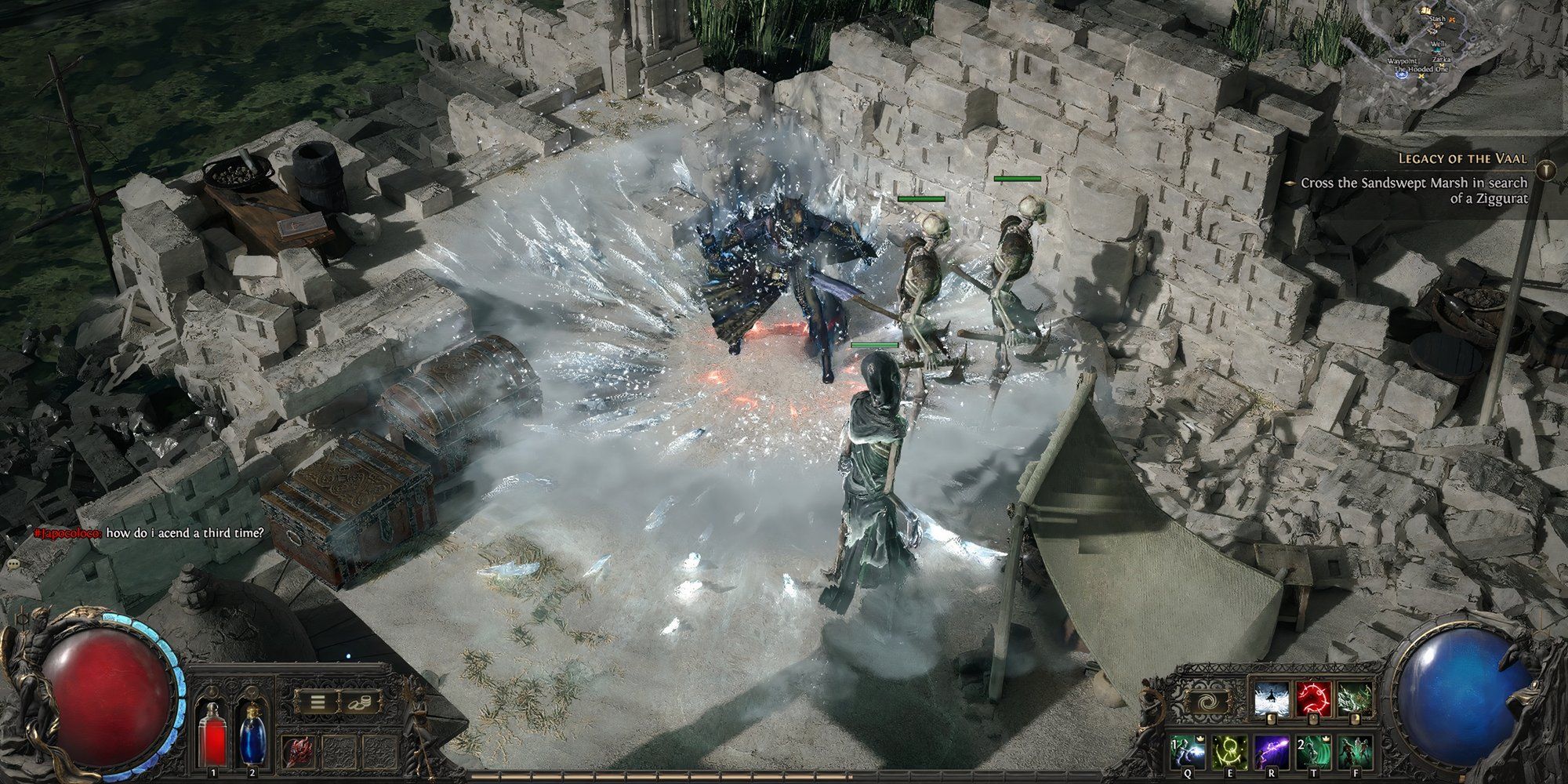Select the skill bound to Q
Viewport: 1568px width, 784px height.
pos(1188,753)
